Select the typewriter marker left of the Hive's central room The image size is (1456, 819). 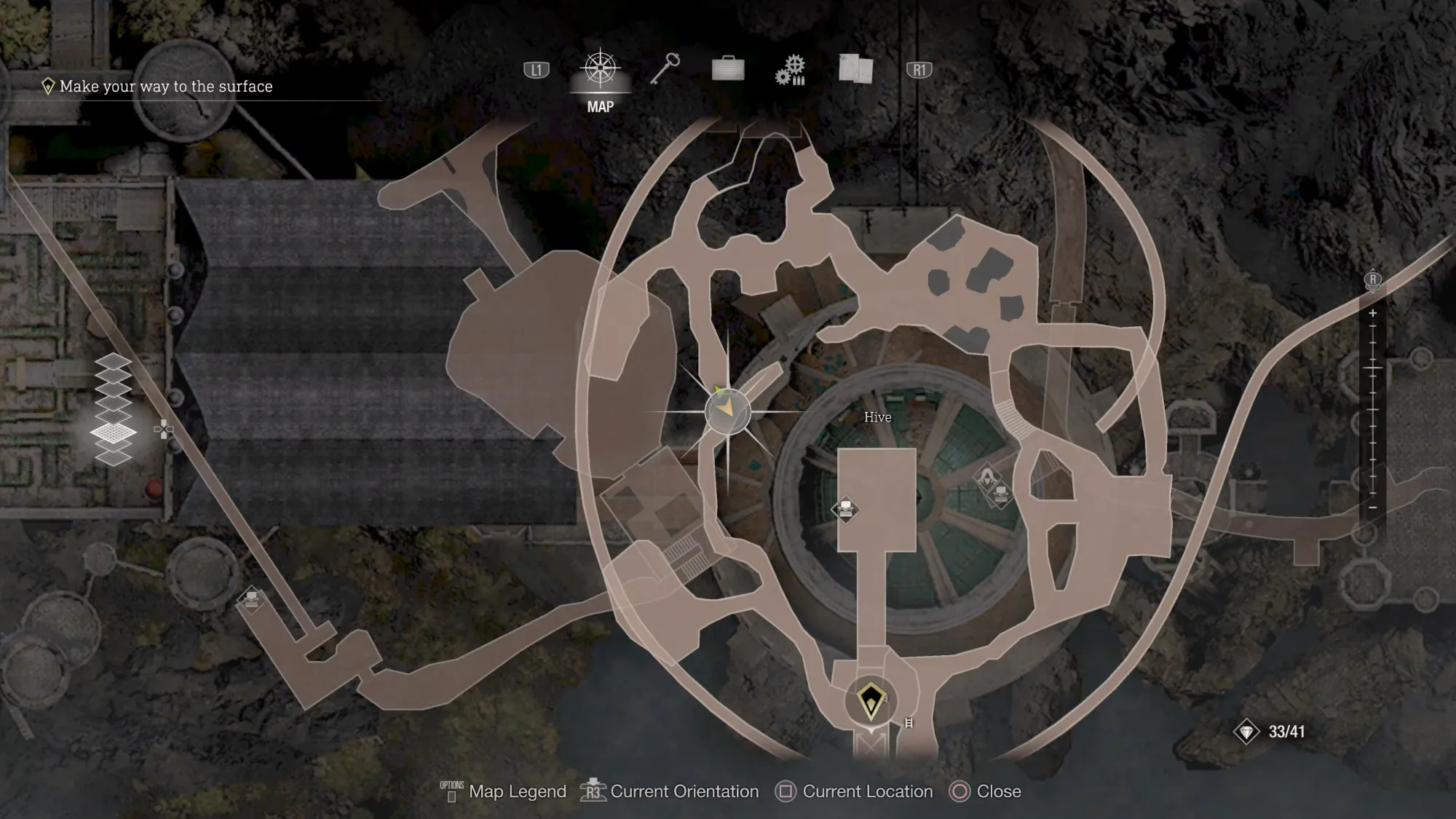click(845, 509)
